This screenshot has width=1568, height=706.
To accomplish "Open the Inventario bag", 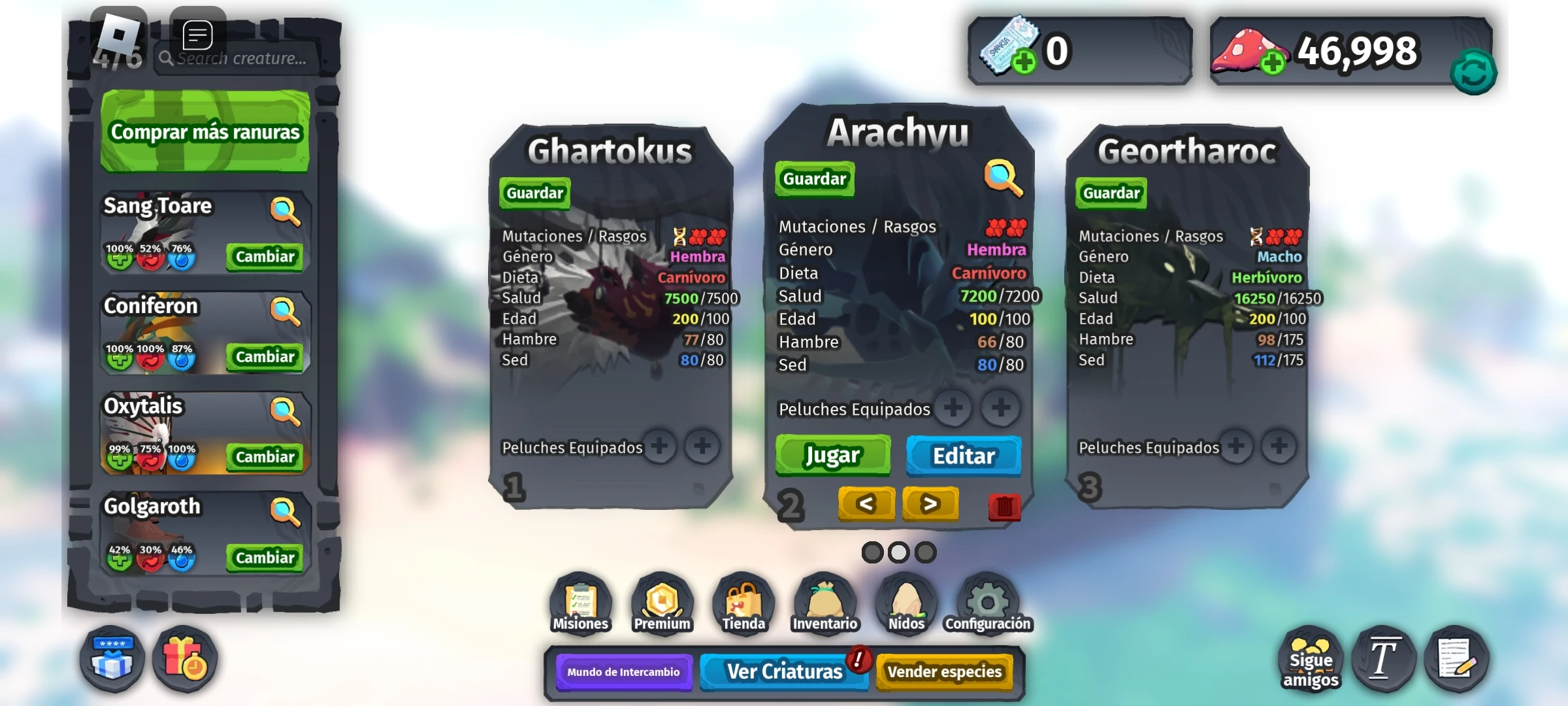I will coord(825,603).
